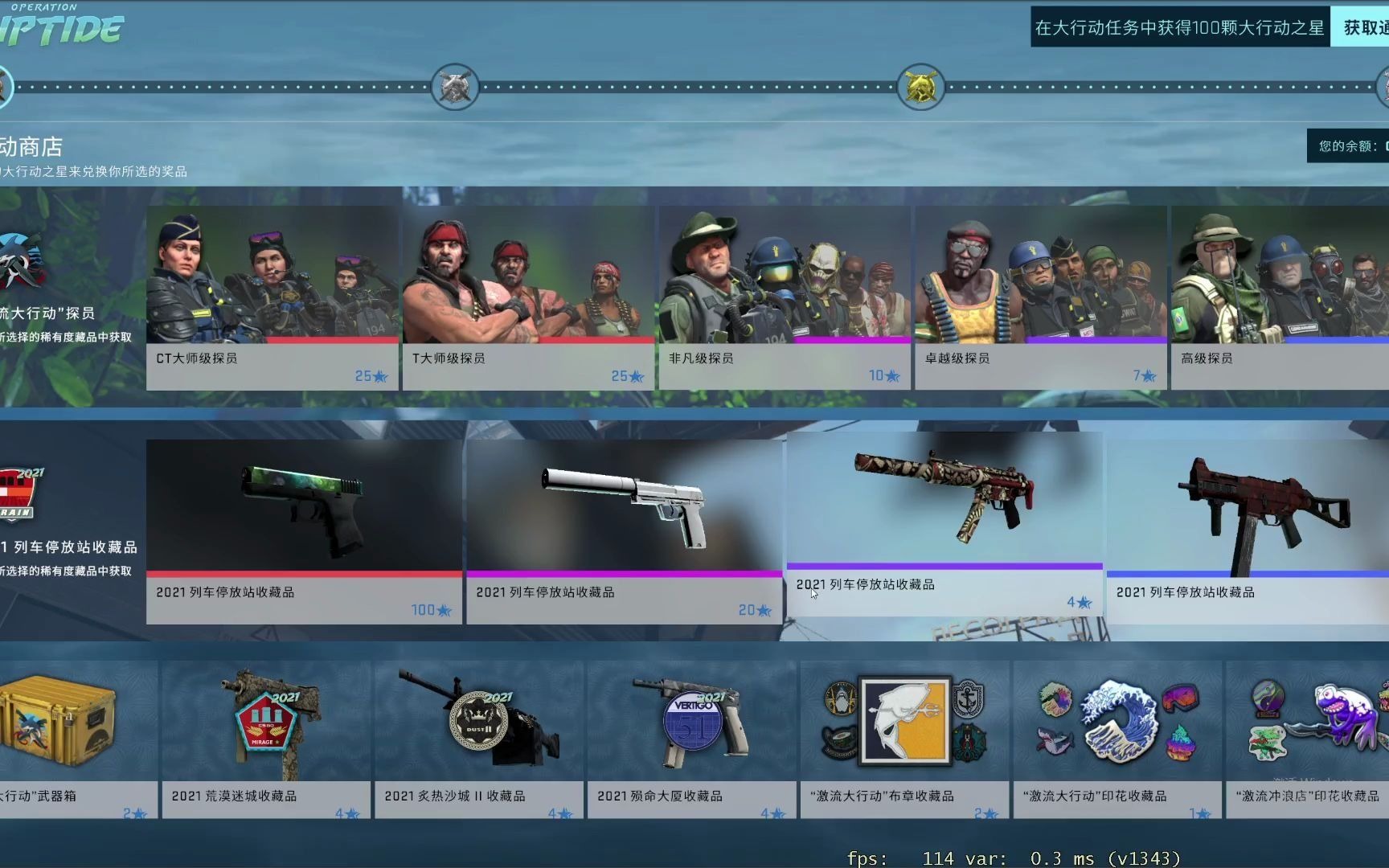Open the '激流大行动'印花收藏品 sticker collection
The image size is (1389, 868).
1117,723
